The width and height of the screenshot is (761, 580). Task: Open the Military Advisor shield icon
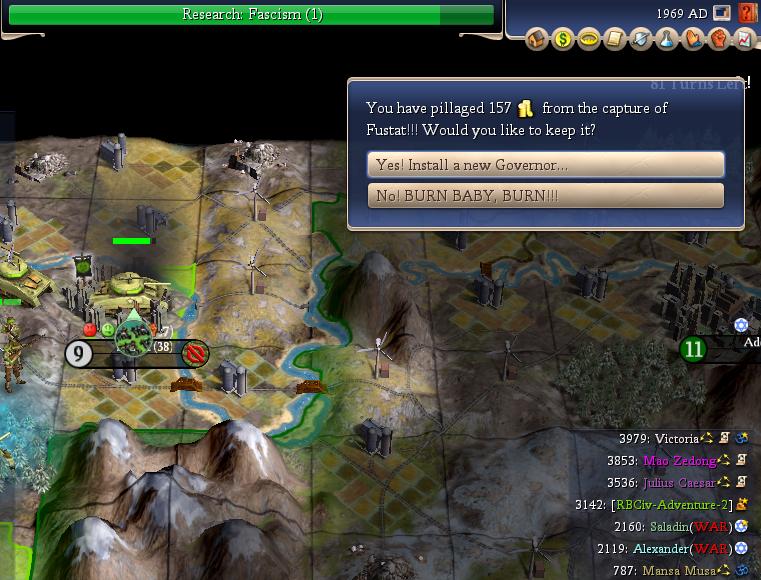pyautogui.click(x=641, y=40)
